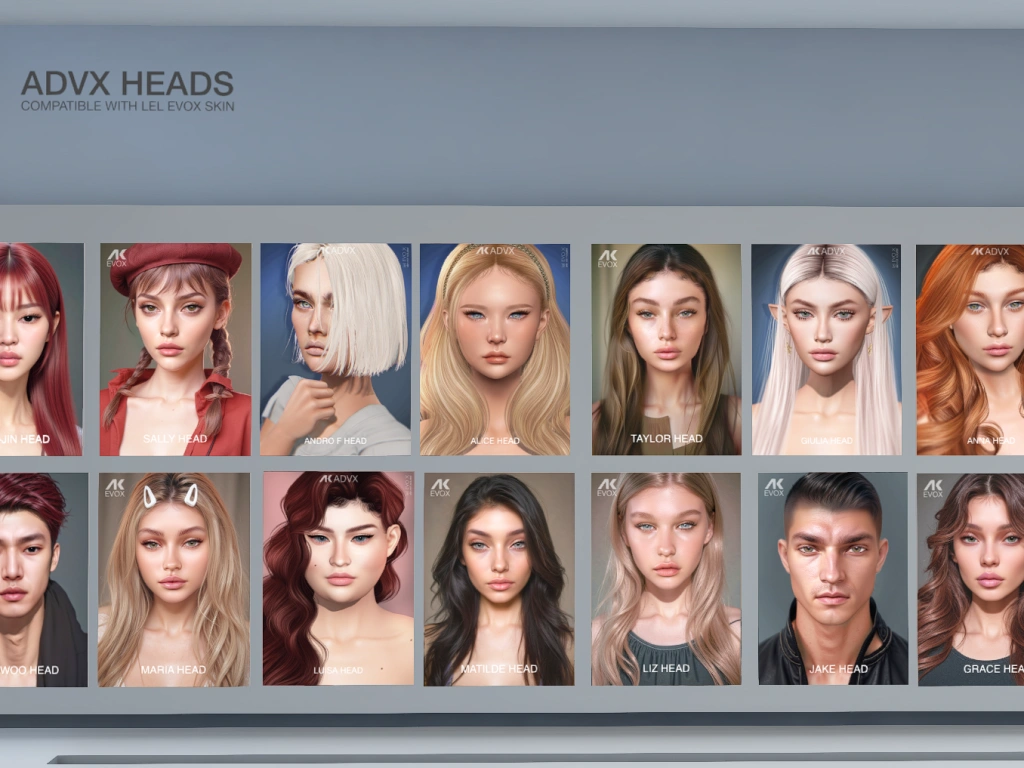Screen dimensions: 1024x768
Task: Select the Jake Head male poster
Action: pos(832,579)
